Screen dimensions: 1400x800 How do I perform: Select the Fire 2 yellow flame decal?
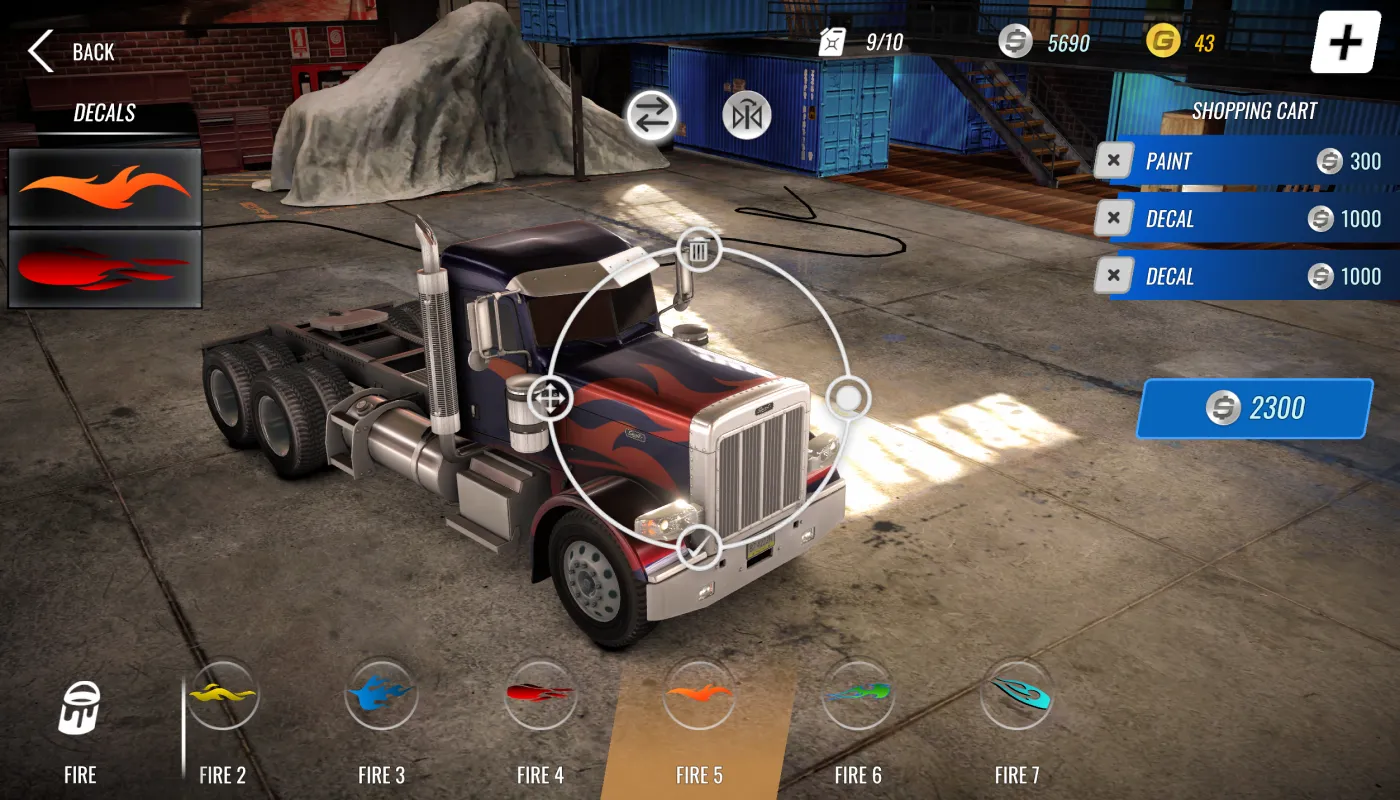click(x=222, y=697)
